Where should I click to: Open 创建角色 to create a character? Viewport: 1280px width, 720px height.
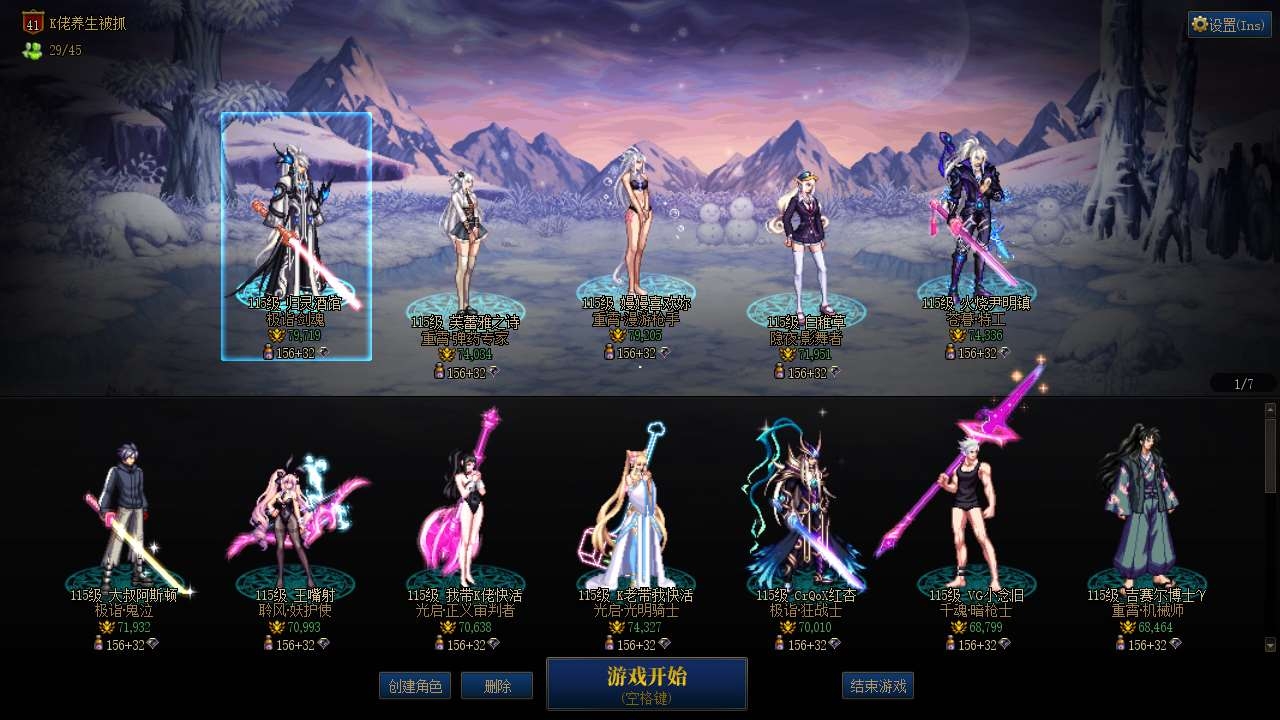point(415,686)
